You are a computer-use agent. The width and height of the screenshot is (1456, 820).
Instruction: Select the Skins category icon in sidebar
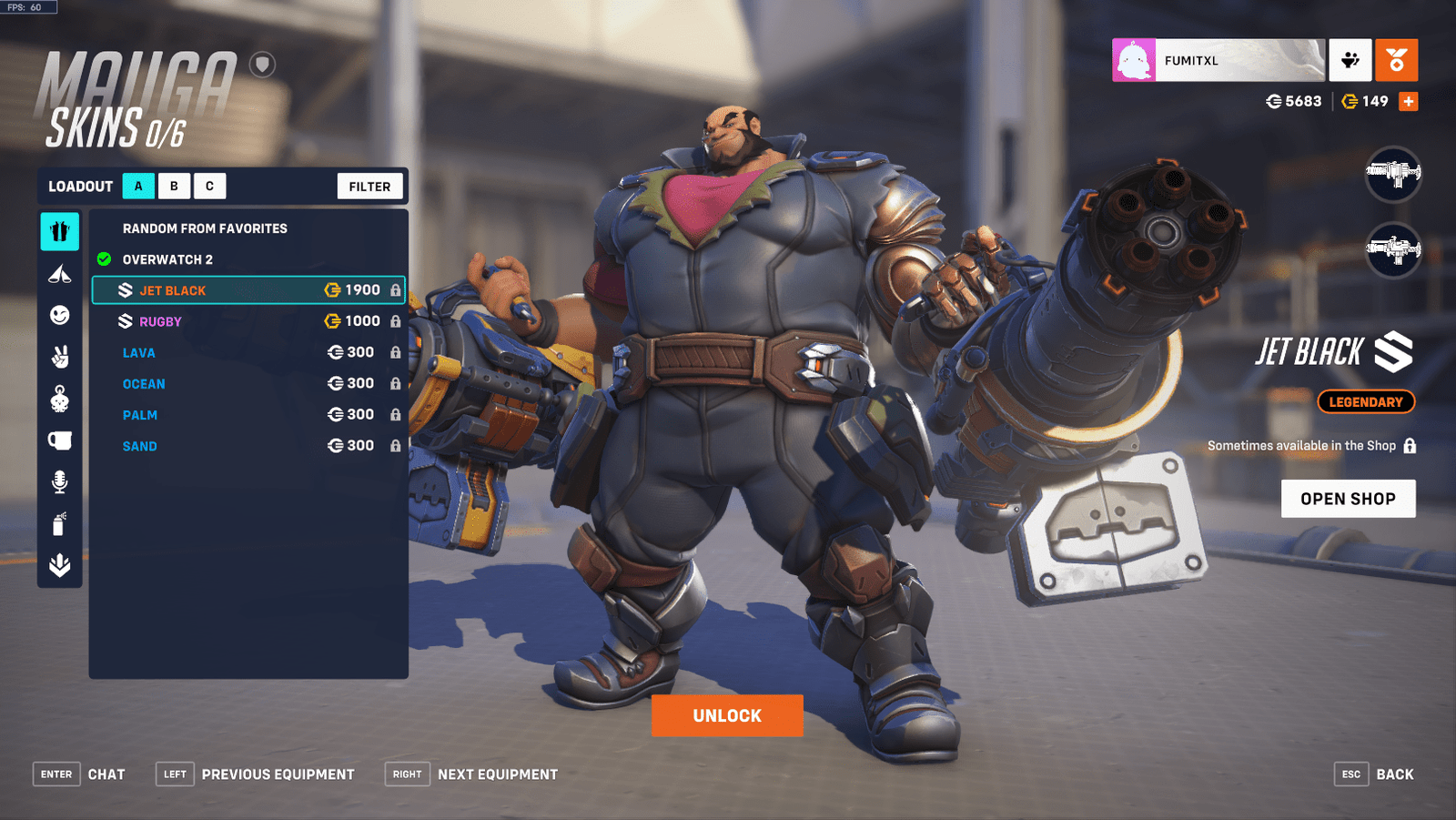coord(59,231)
